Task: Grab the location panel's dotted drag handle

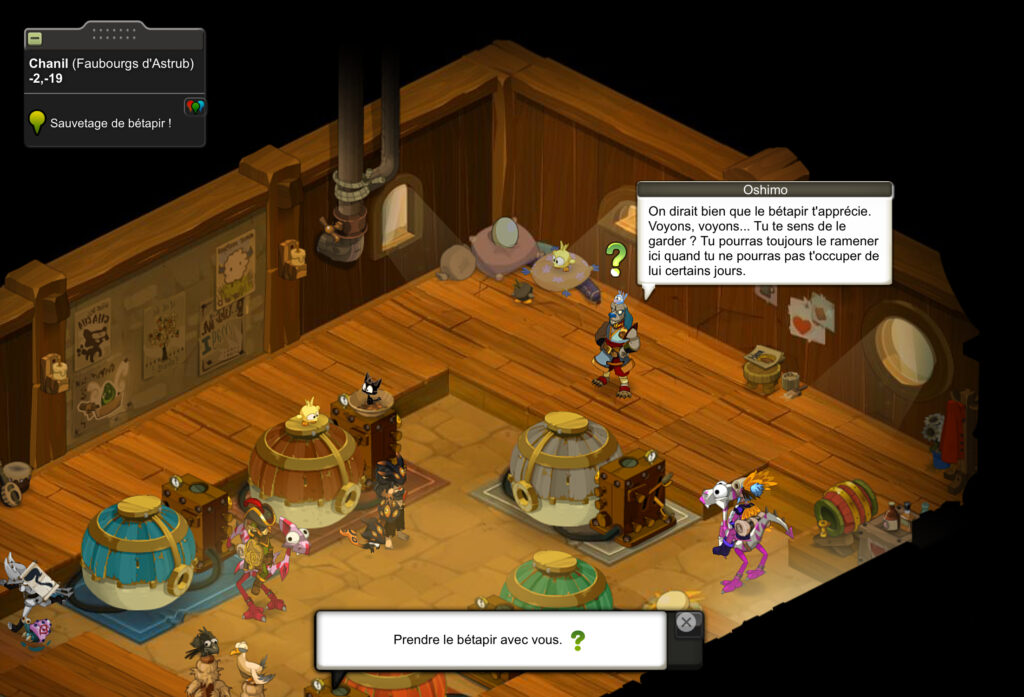Action: click(114, 33)
